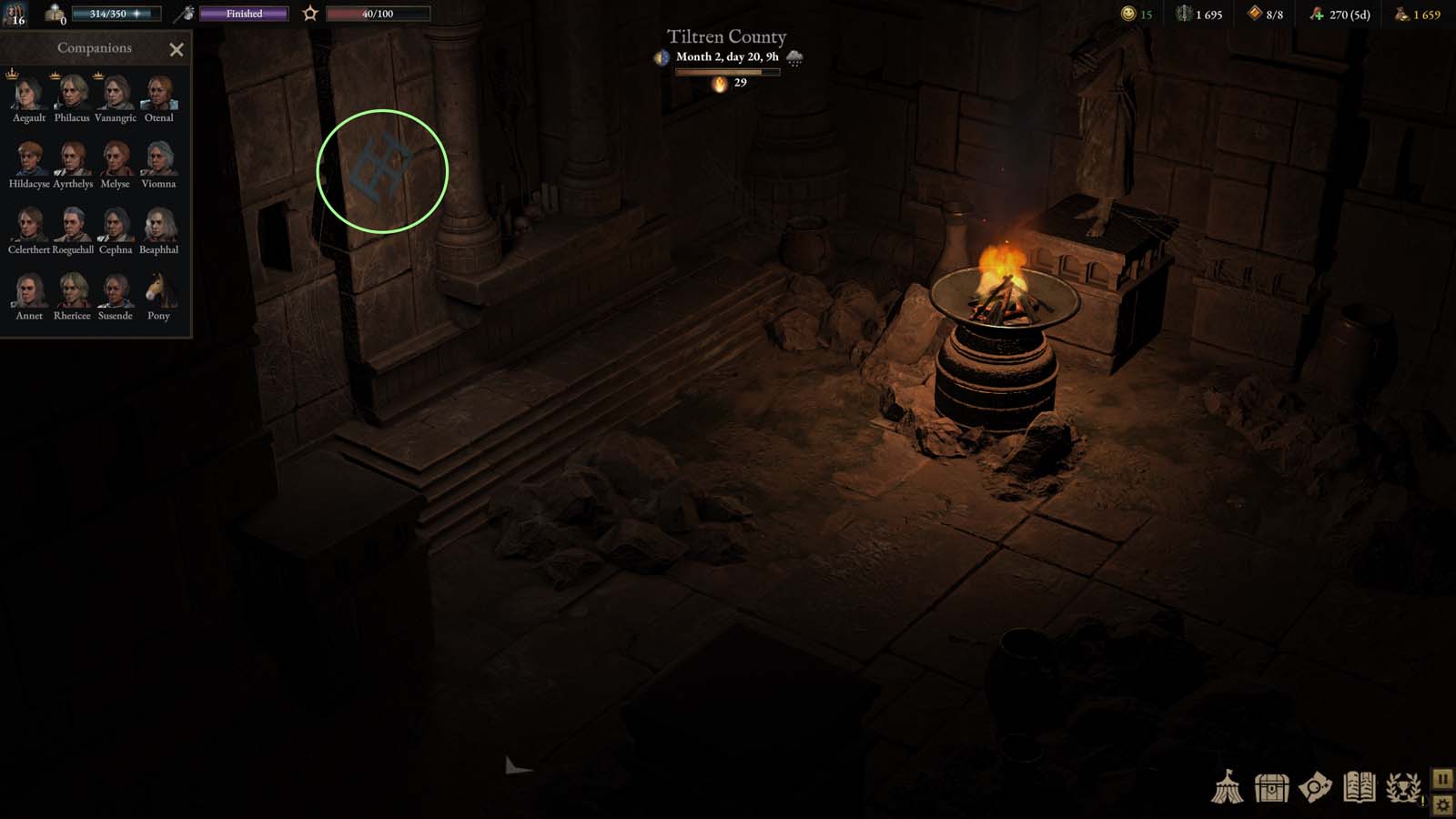Click the Finished crafting progress bar
Viewport: 1456px width, 819px height.
(x=242, y=14)
